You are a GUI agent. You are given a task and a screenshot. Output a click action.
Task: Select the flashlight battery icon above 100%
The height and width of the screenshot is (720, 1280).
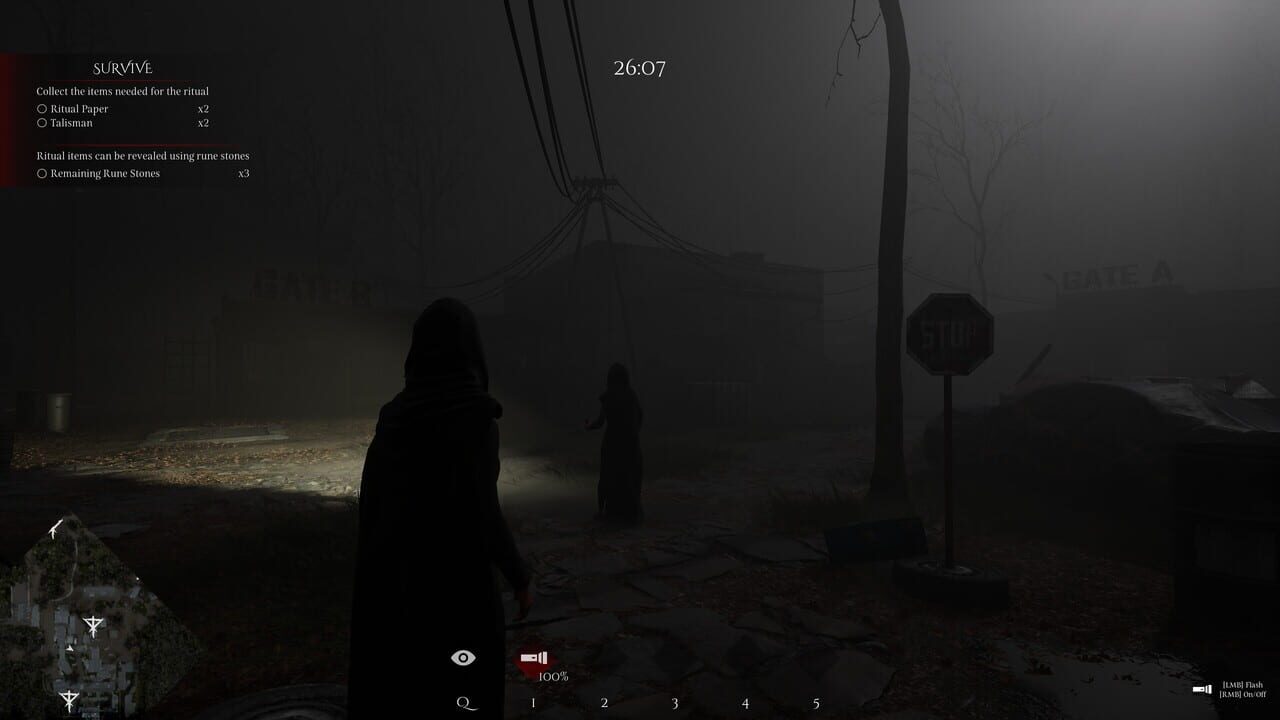tap(536, 657)
